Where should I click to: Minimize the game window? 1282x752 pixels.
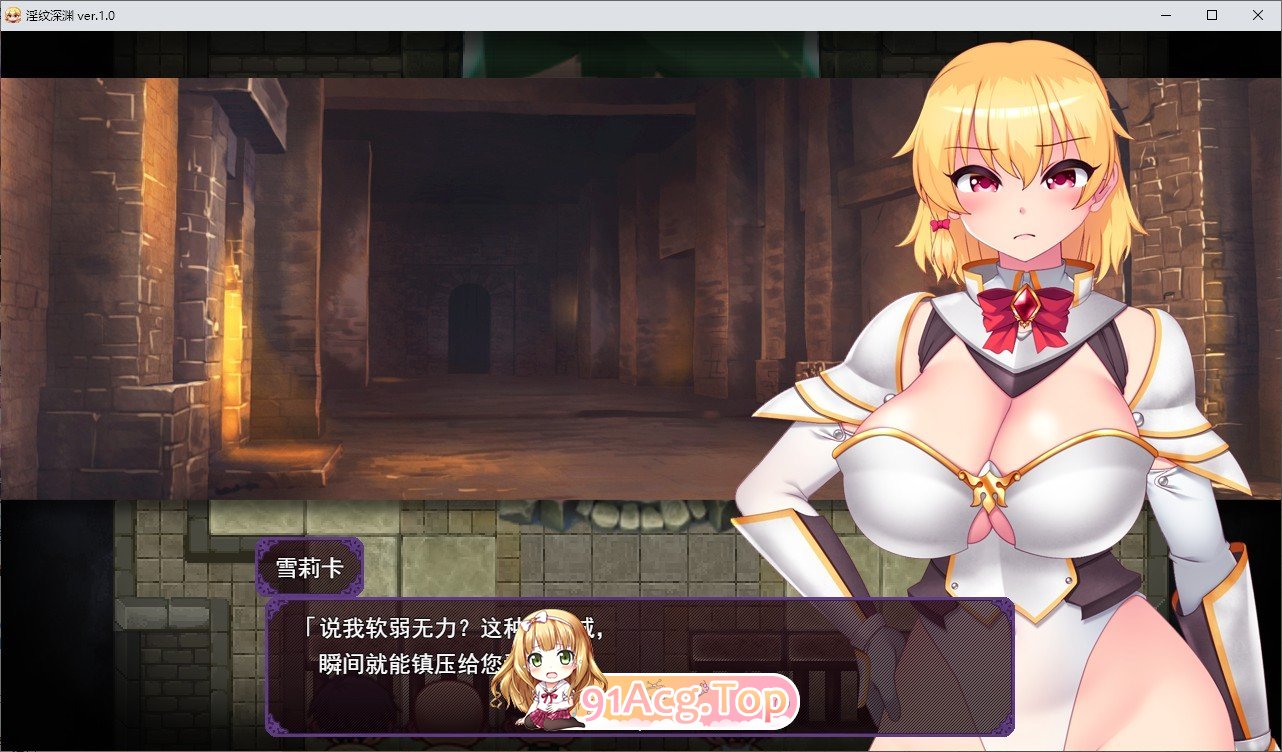click(1165, 15)
